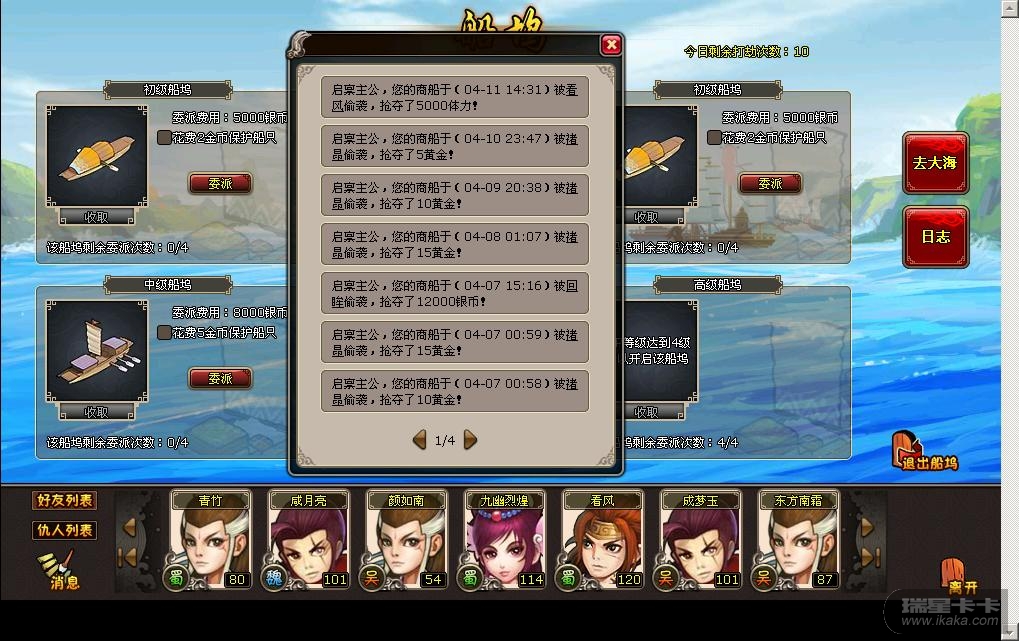Go to next page of the log
This screenshot has width=1019, height=641.
point(470,440)
